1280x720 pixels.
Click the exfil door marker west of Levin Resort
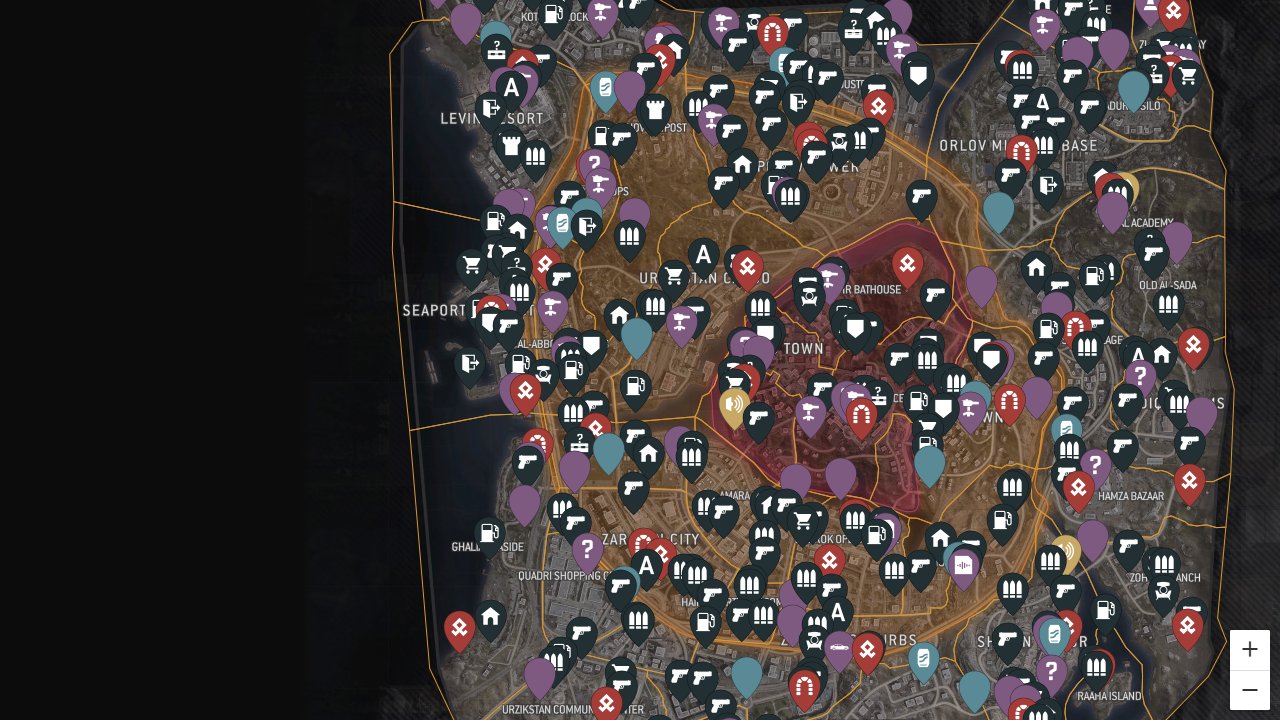[491, 106]
